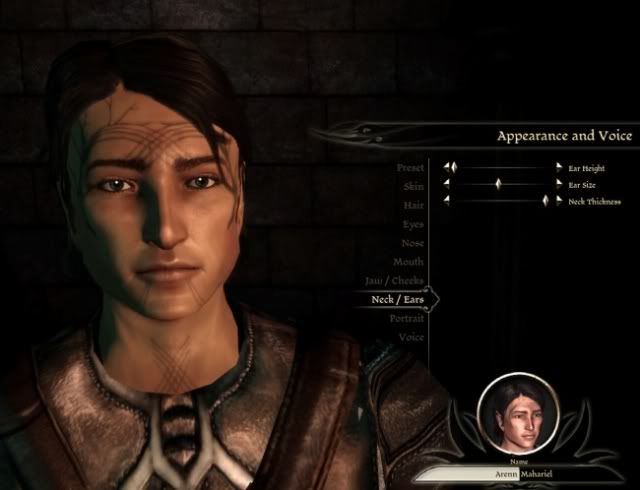The width and height of the screenshot is (640, 490).
Task: Increase Ear Height with right arrow
Action: [x=559, y=168]
